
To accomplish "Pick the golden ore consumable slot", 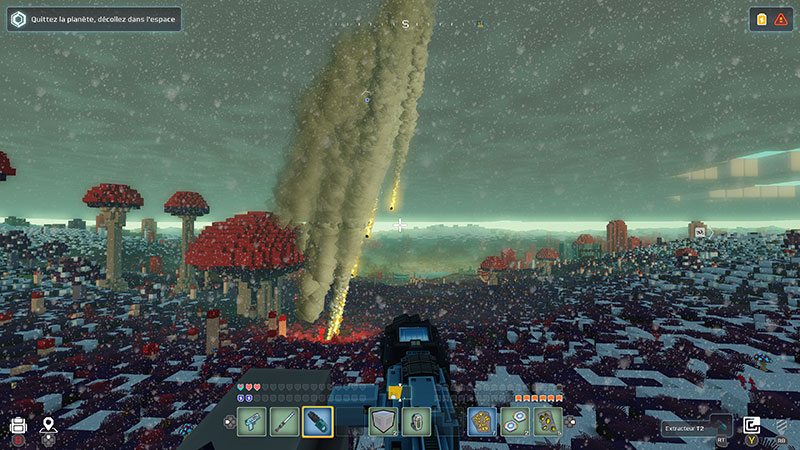I will tap(482, 422).
